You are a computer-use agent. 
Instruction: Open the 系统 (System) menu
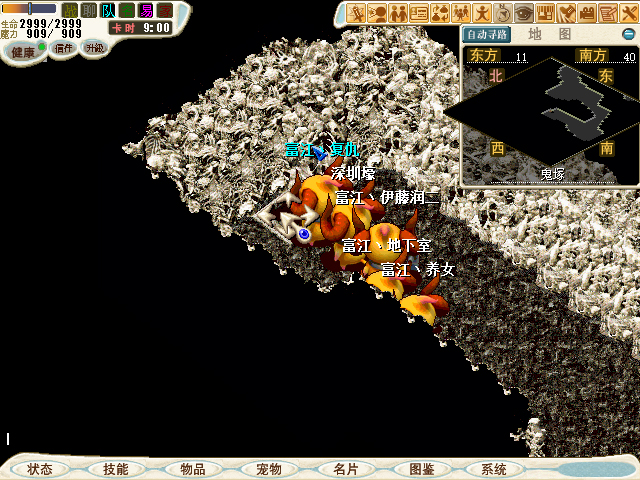(x=494, y=469)
